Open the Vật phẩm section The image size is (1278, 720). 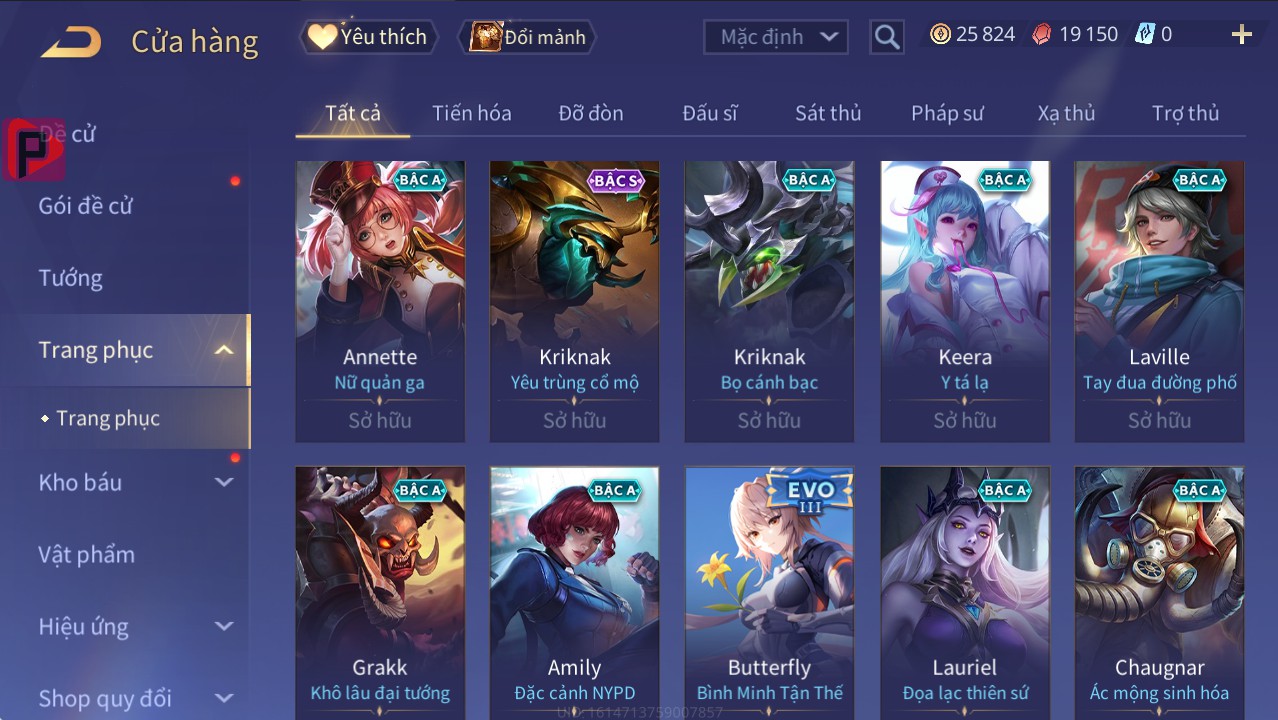point(87,554)
